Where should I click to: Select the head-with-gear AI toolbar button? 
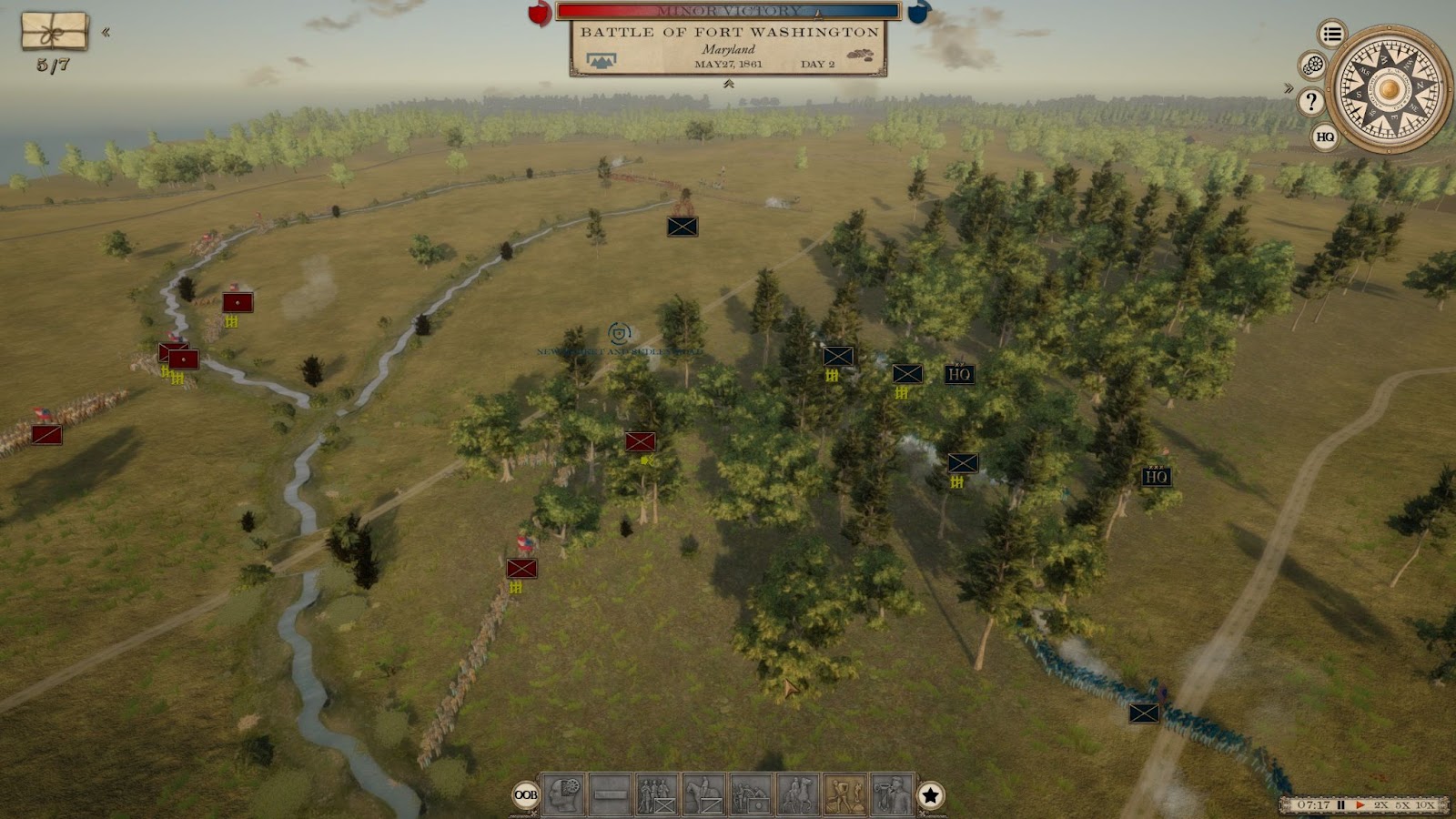563,794
